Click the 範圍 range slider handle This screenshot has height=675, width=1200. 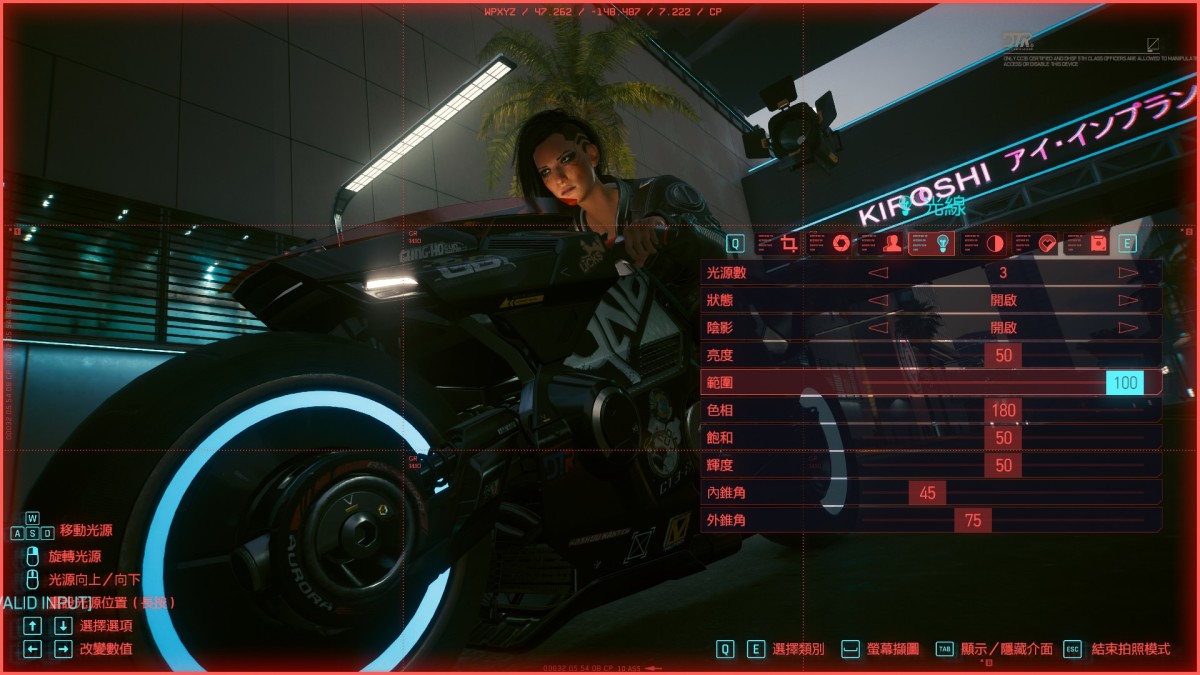1125,382
